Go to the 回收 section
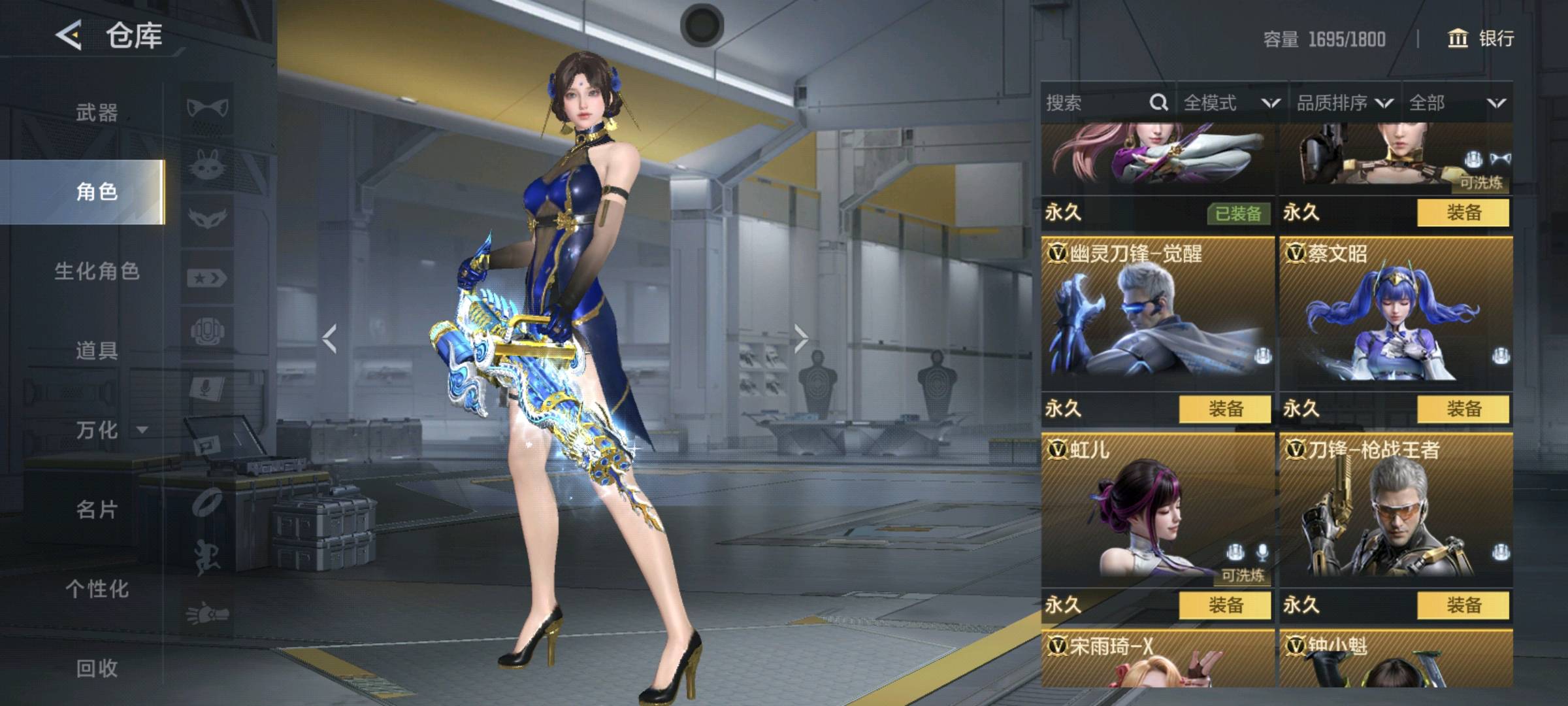Screen dimensions: 1568x706 pos(97,668)
